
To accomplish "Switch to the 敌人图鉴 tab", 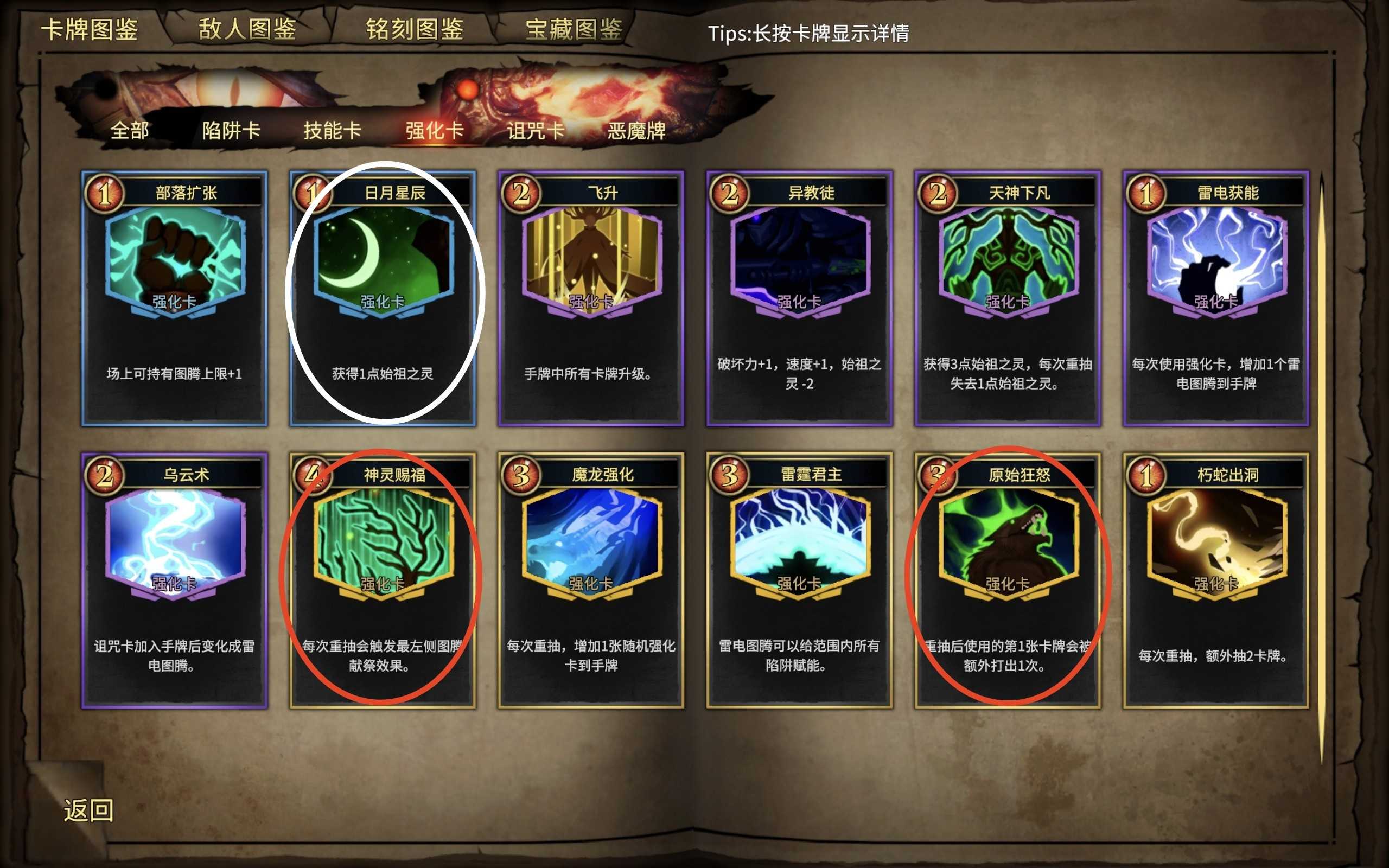I will pos(247,29).
